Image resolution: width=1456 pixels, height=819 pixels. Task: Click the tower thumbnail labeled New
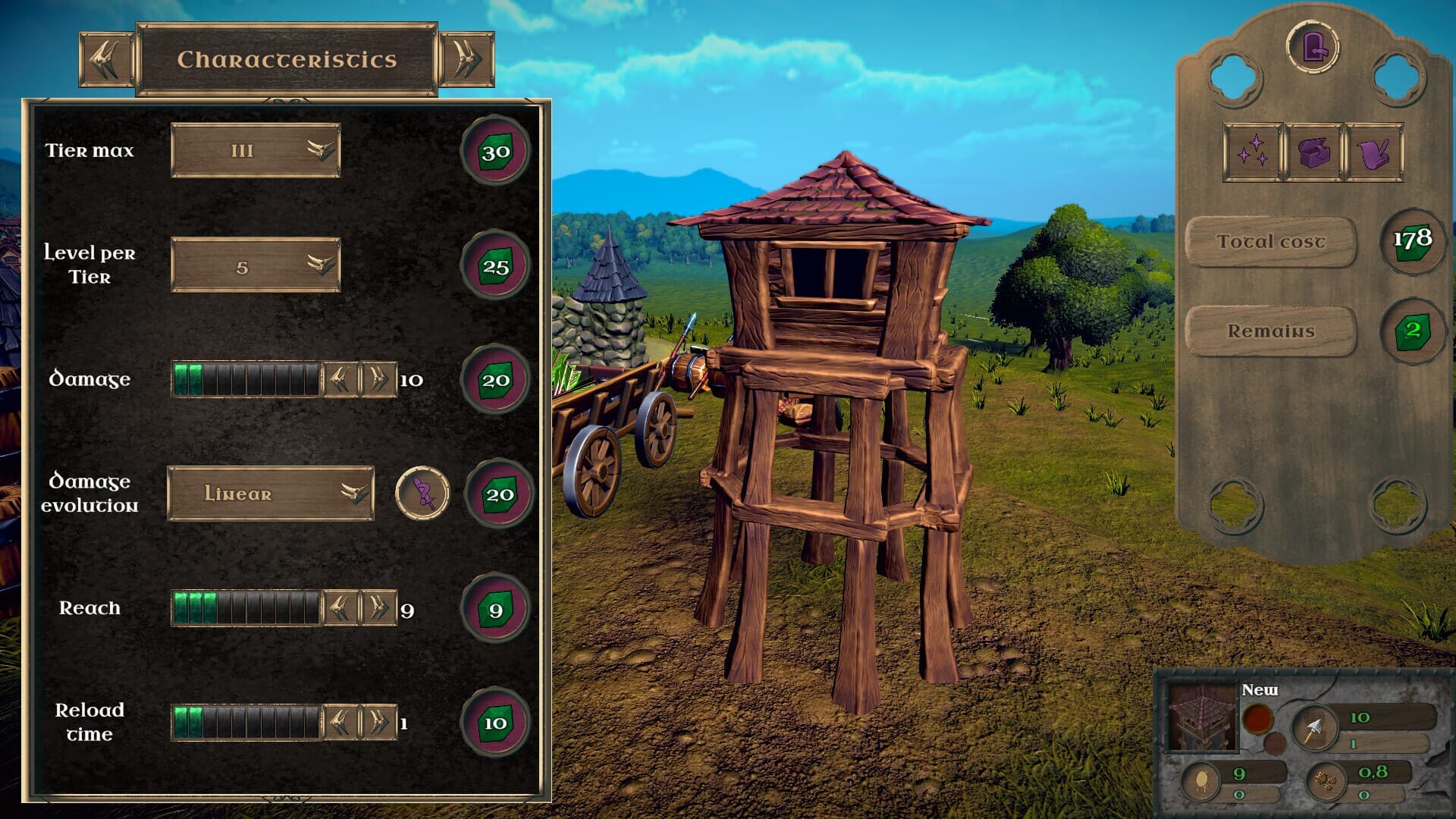[1202, 717]
